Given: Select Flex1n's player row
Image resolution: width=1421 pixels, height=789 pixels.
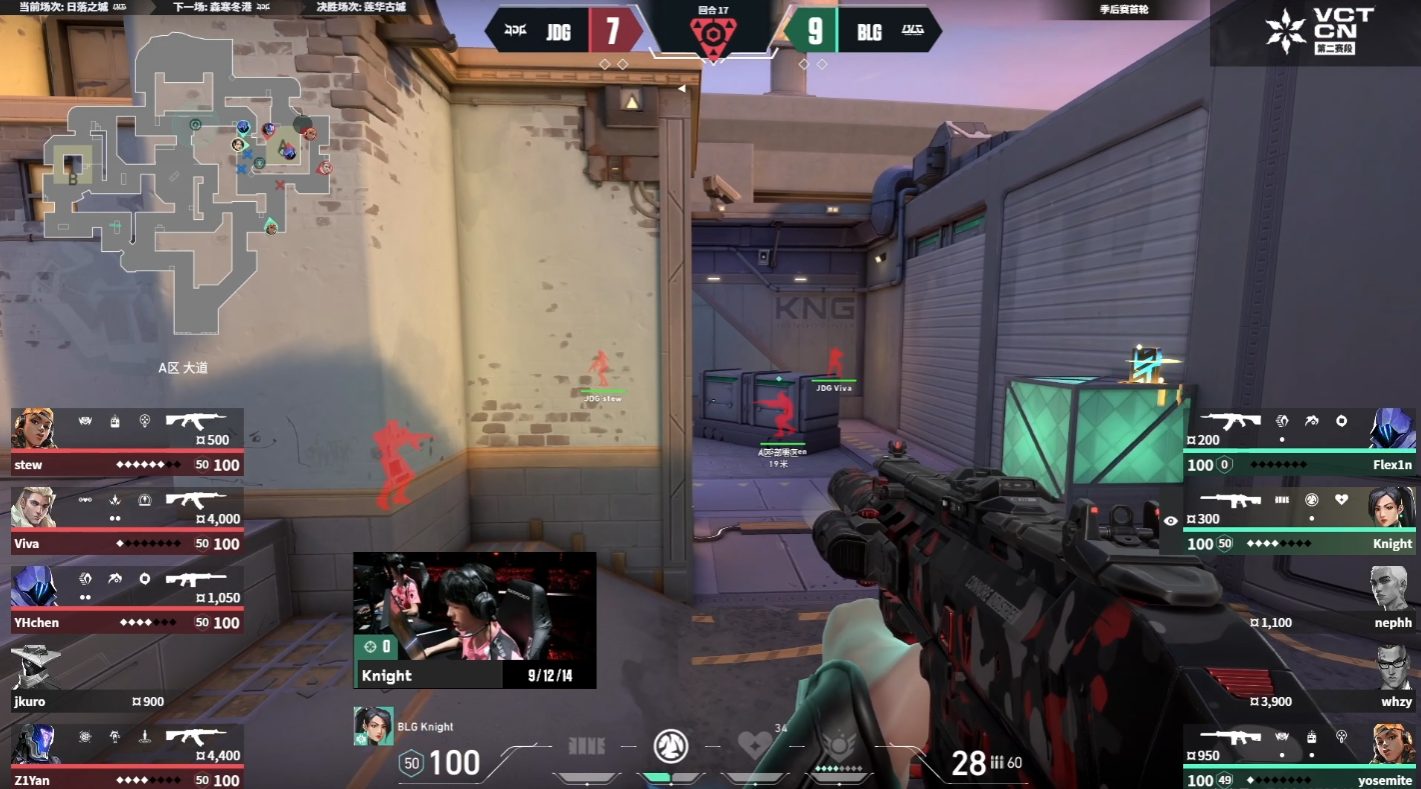Looking at the screenshot, I should pos(1300,442).
